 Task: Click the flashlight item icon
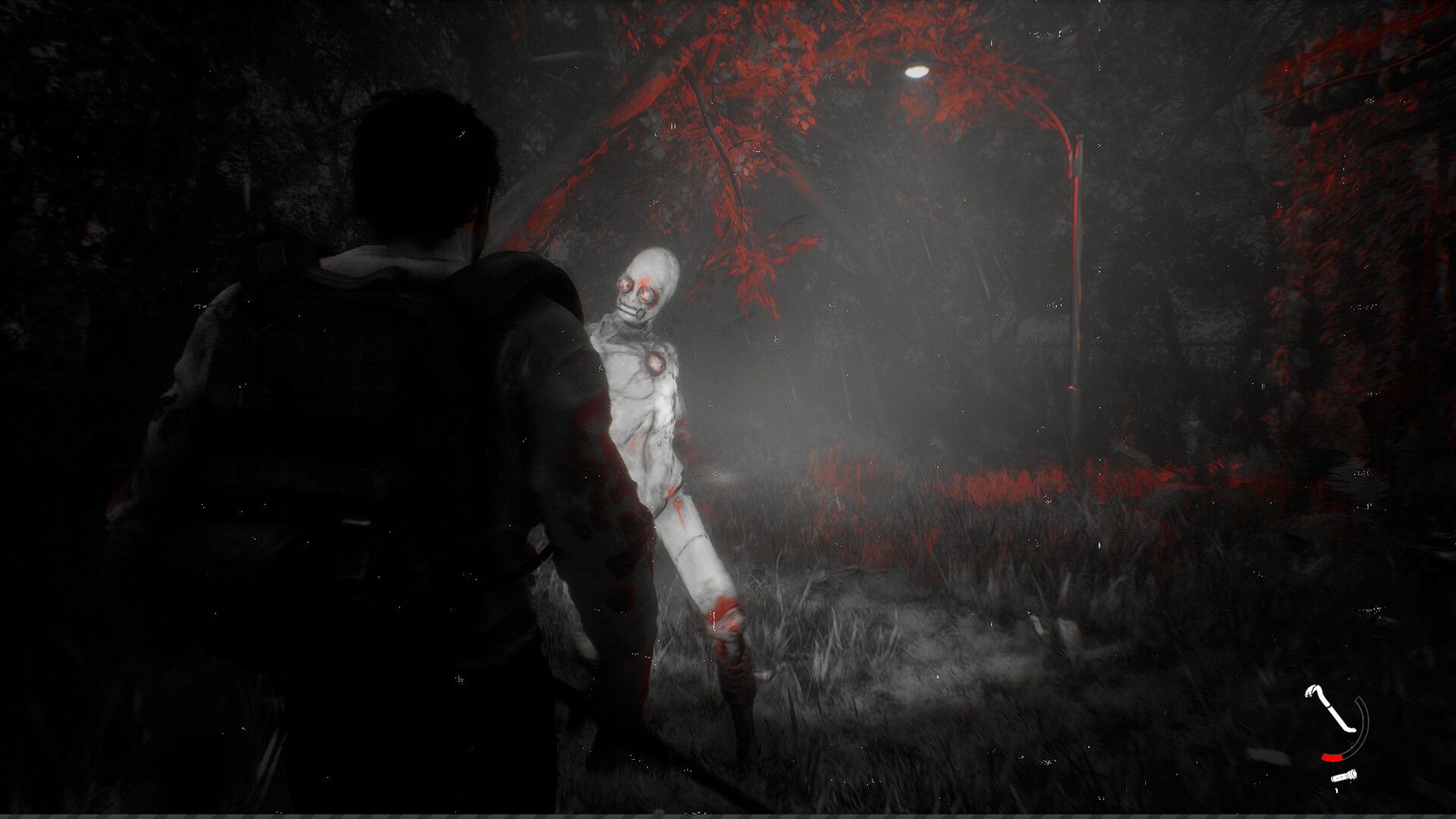pyautogui.click(x=1344, y=777)
